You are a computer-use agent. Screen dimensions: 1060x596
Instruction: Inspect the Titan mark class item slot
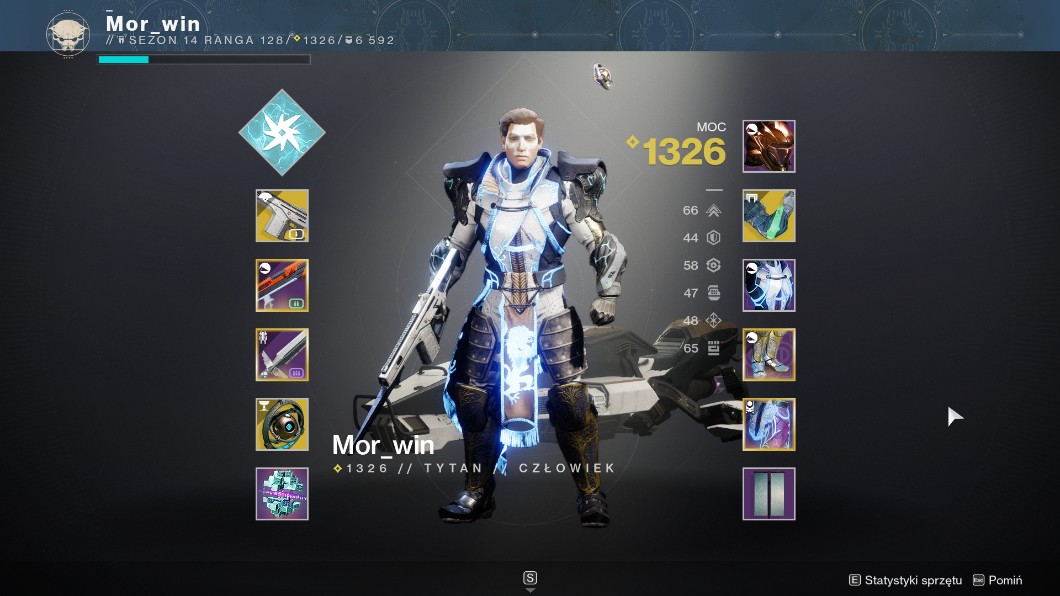(769, 425)
